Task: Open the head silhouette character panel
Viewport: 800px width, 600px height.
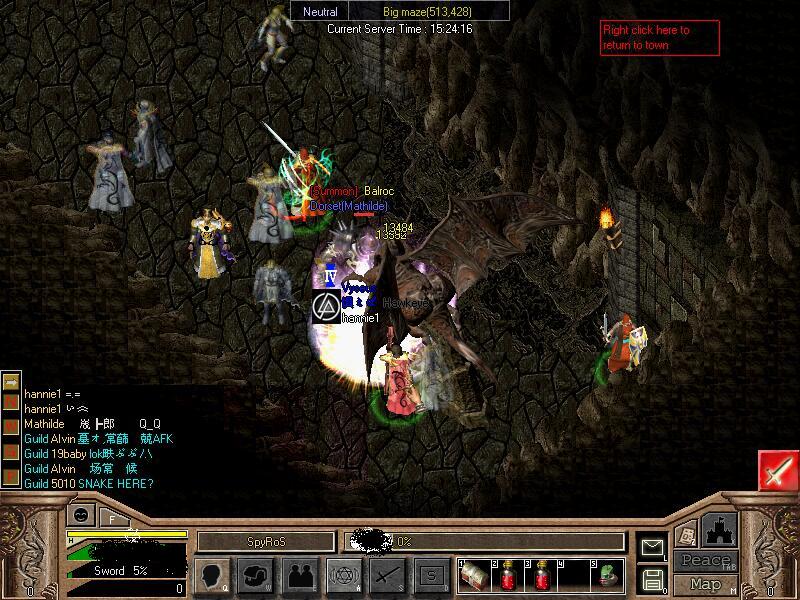Action: 211,575
